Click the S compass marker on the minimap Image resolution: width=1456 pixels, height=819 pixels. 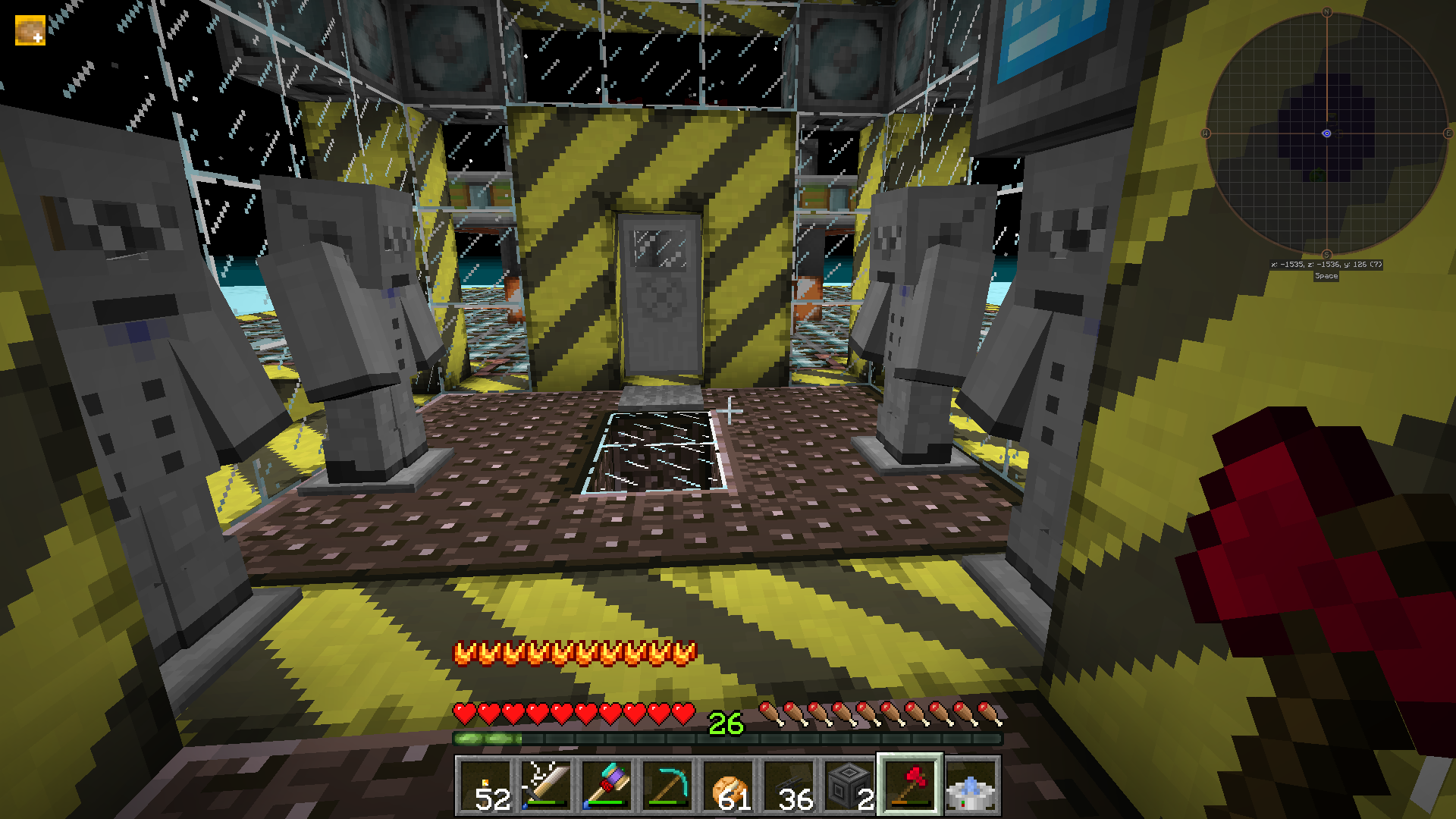click(x=1326, y=256)
